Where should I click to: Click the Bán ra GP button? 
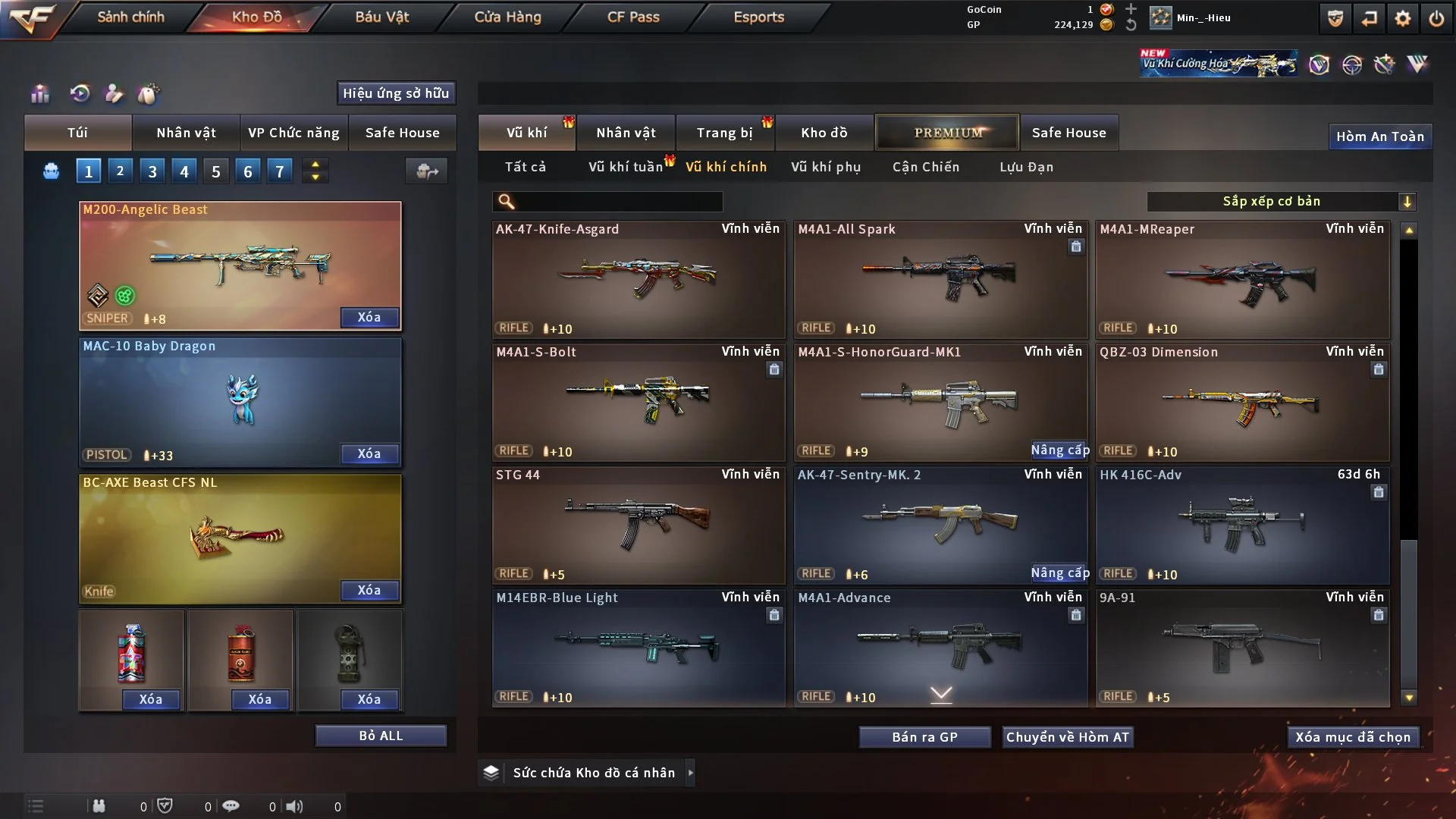tap(924, 737)
